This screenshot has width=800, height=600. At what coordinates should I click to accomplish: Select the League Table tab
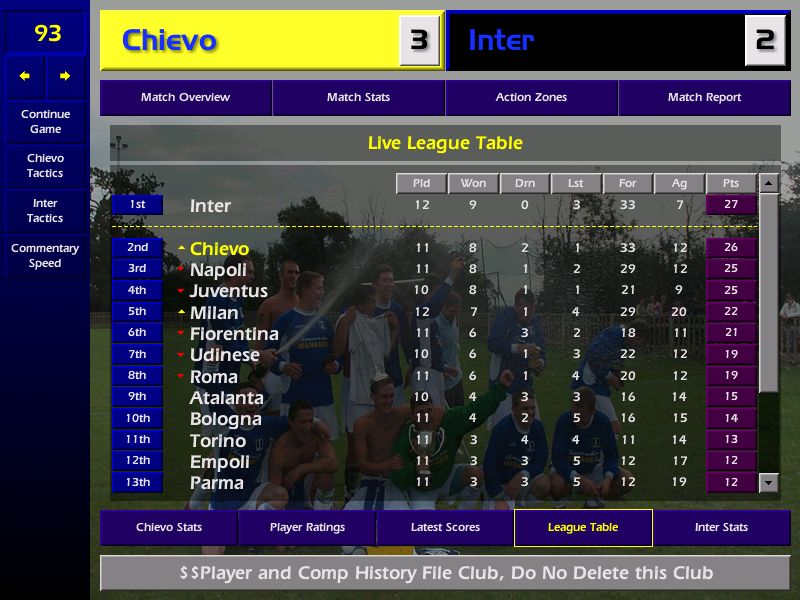pos(583,528)
